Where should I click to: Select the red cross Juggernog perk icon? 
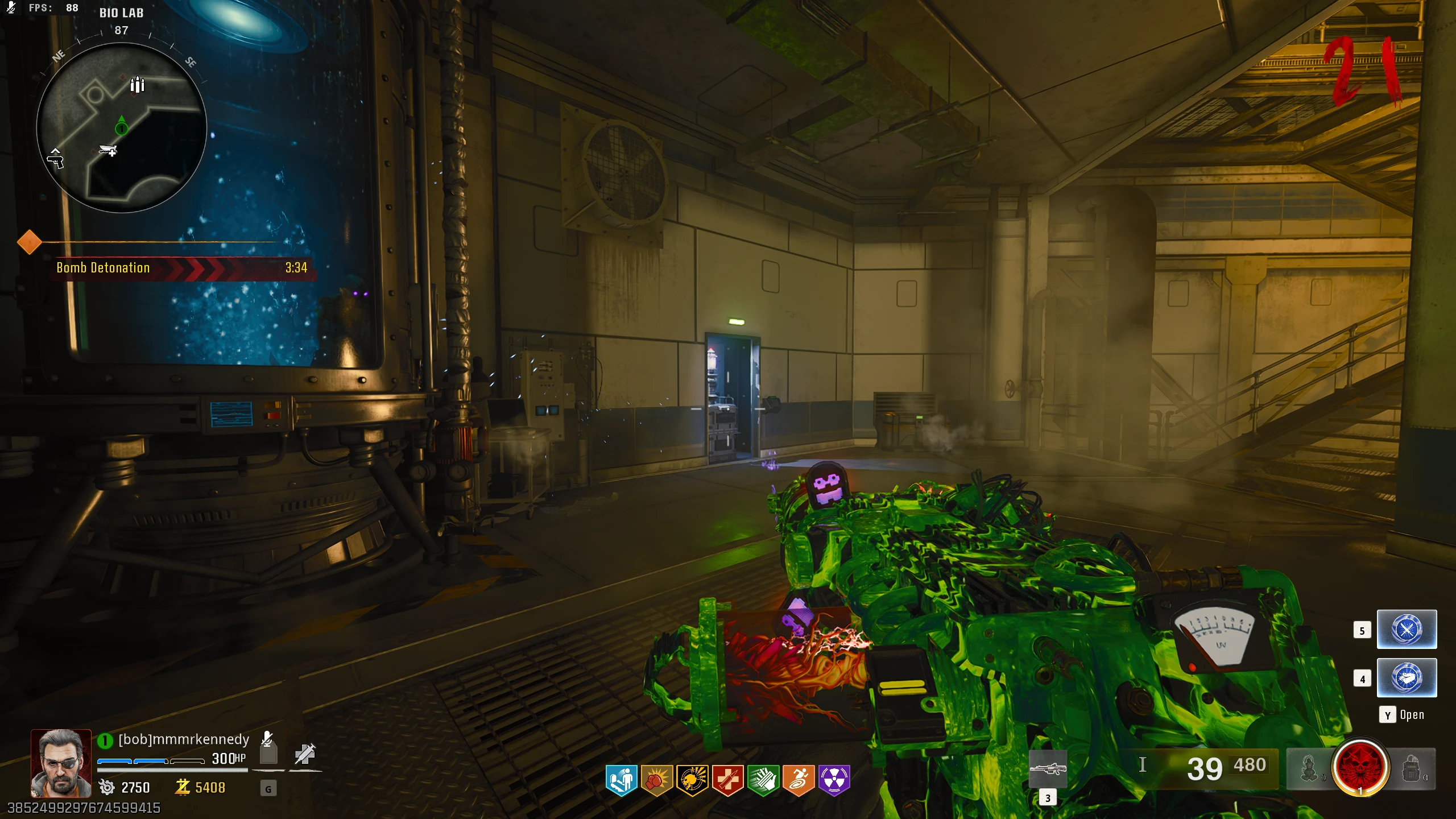click(727, 779)
